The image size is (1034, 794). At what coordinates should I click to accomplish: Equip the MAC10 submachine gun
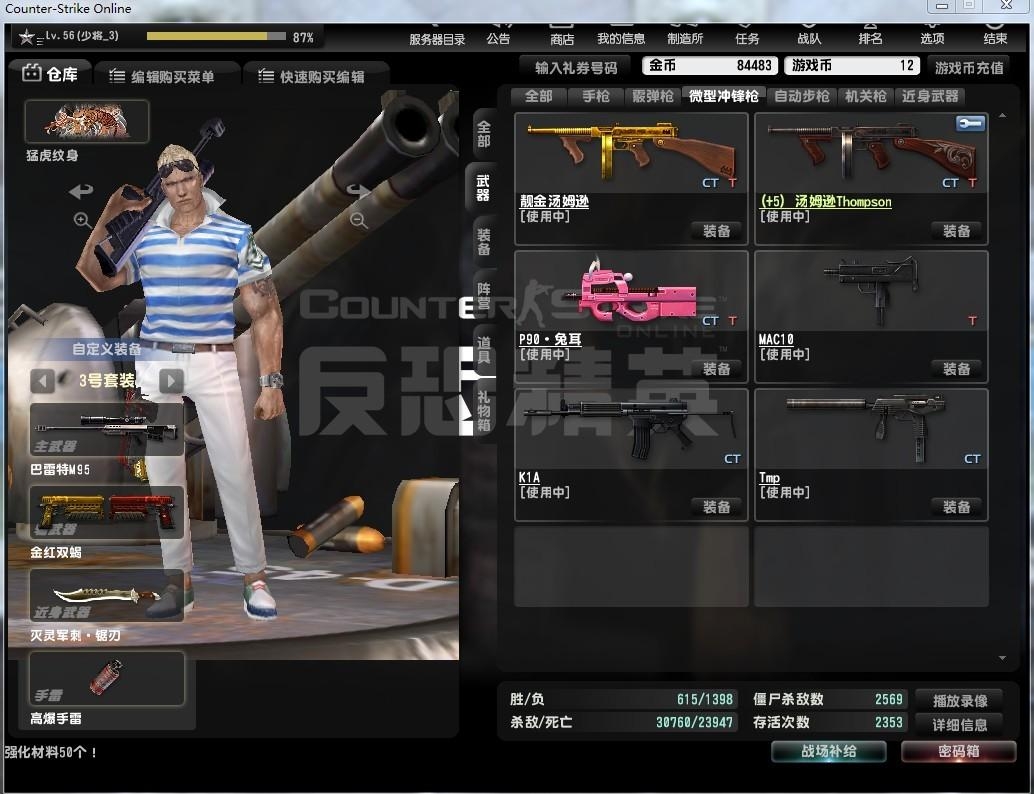pos(956,369)
